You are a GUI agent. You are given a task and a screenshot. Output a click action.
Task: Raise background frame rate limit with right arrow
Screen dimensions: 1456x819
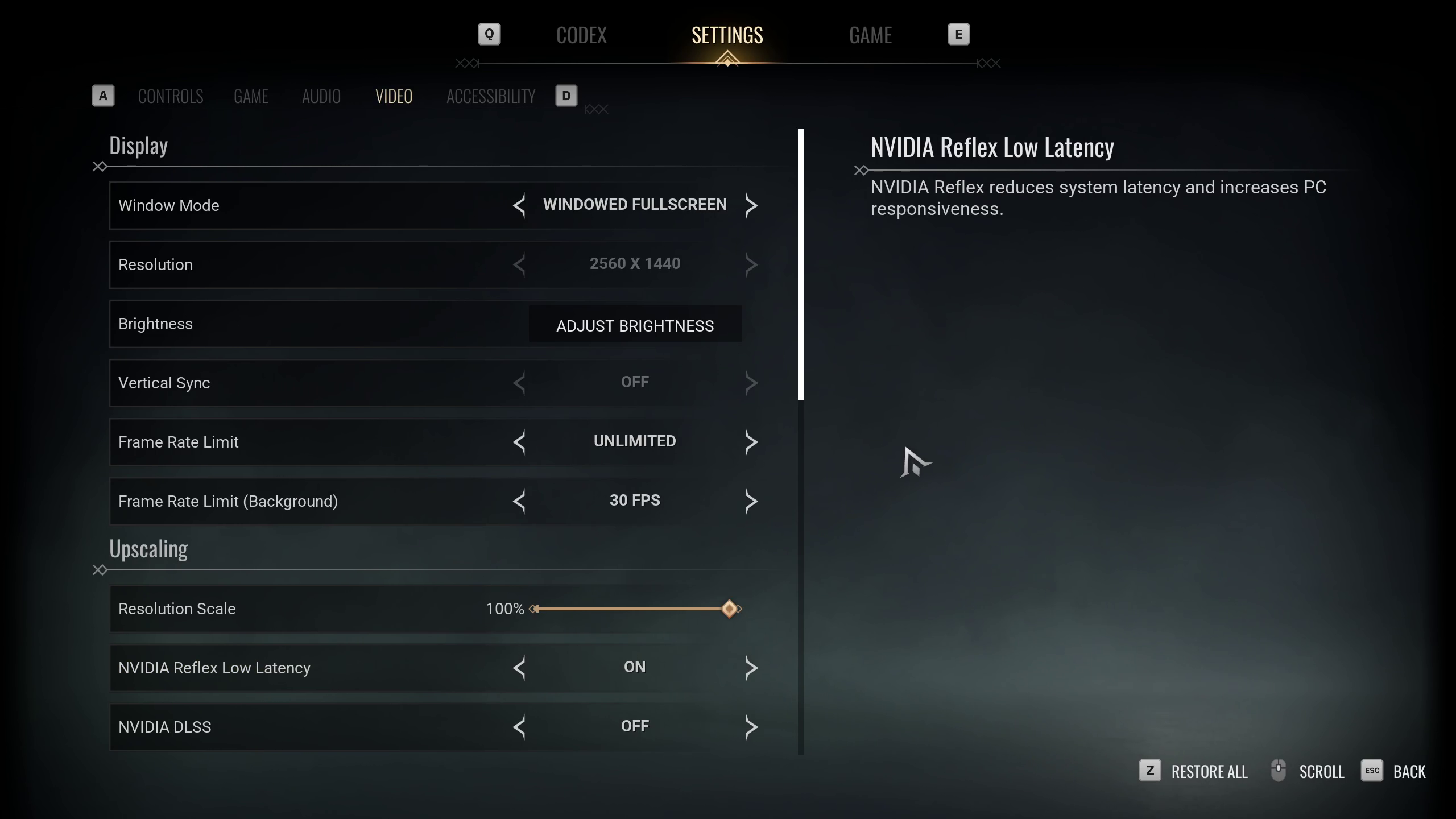pos(751,501)
